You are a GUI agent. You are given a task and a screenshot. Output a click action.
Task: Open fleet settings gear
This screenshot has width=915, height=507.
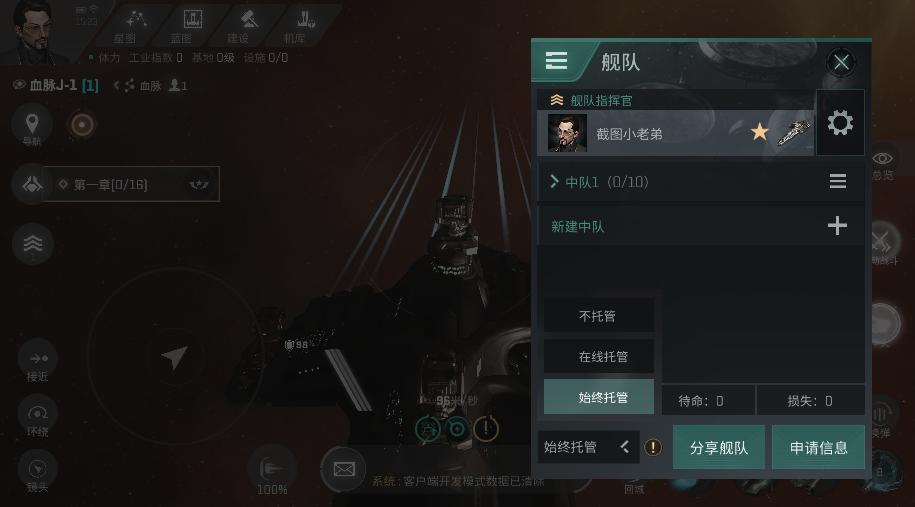coord(840,123)
